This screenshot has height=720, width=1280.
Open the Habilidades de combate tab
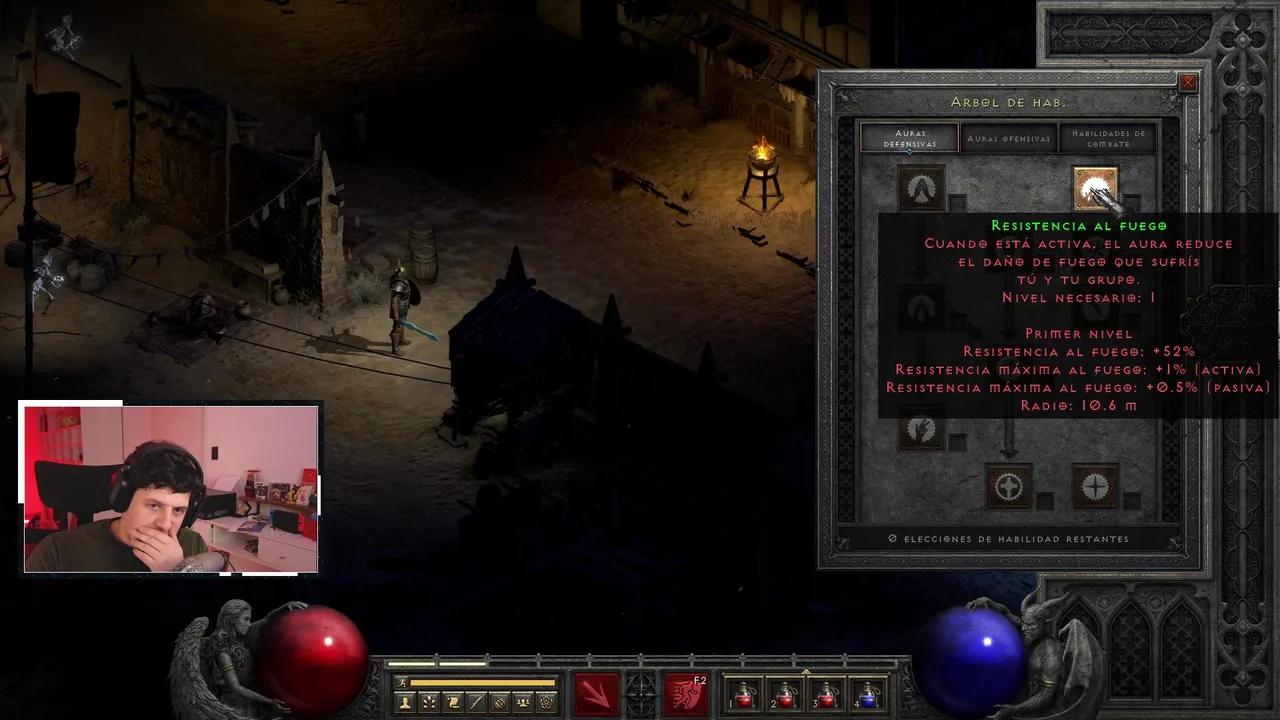1108,138
